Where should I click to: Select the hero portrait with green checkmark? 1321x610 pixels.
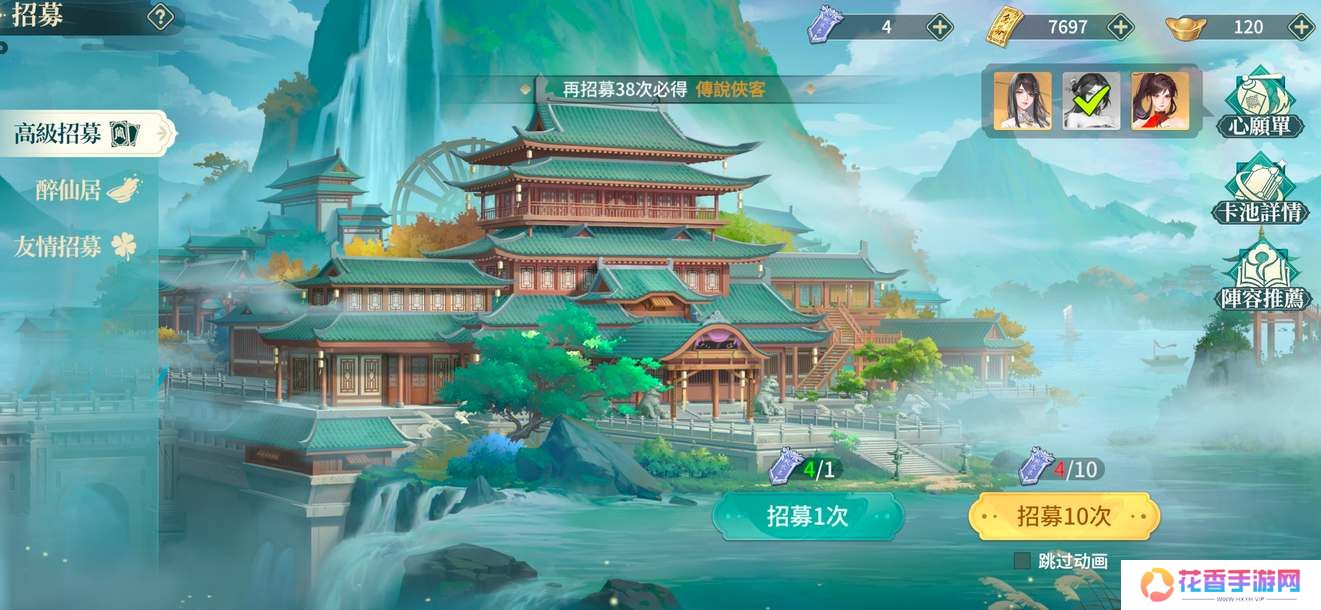[x=1091, y=100]
